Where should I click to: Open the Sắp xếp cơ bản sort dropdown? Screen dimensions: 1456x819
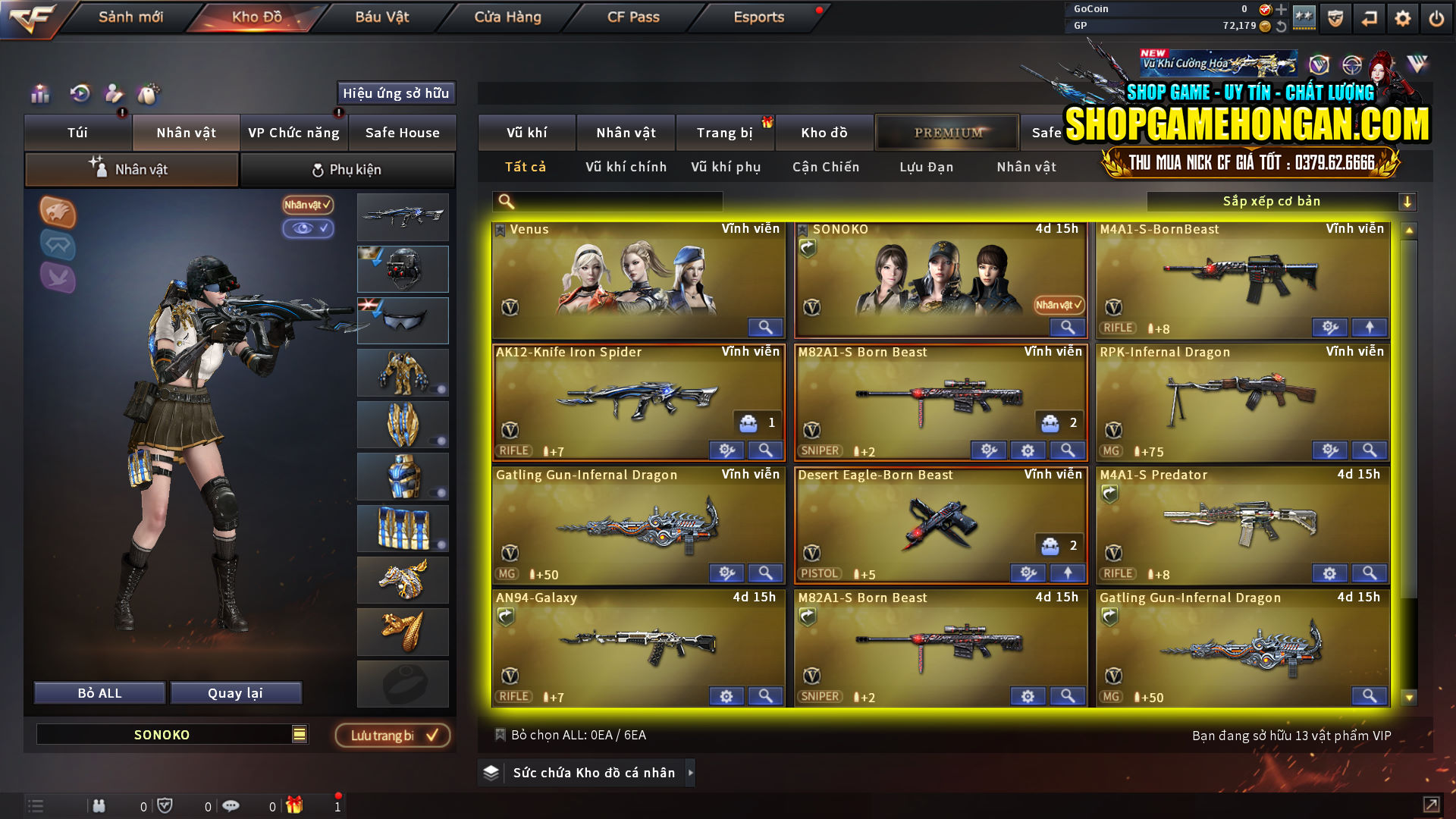[x=1282, y=201]
